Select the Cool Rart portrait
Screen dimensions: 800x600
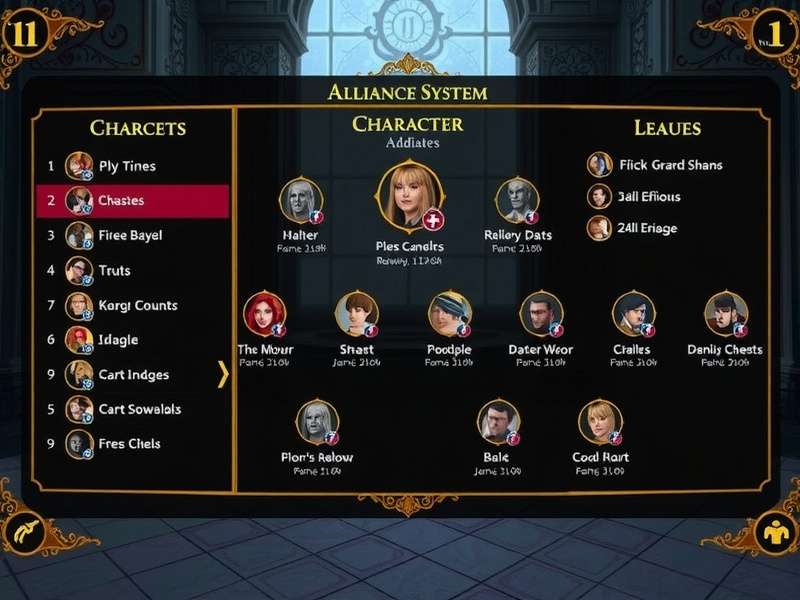coord(600,423)
